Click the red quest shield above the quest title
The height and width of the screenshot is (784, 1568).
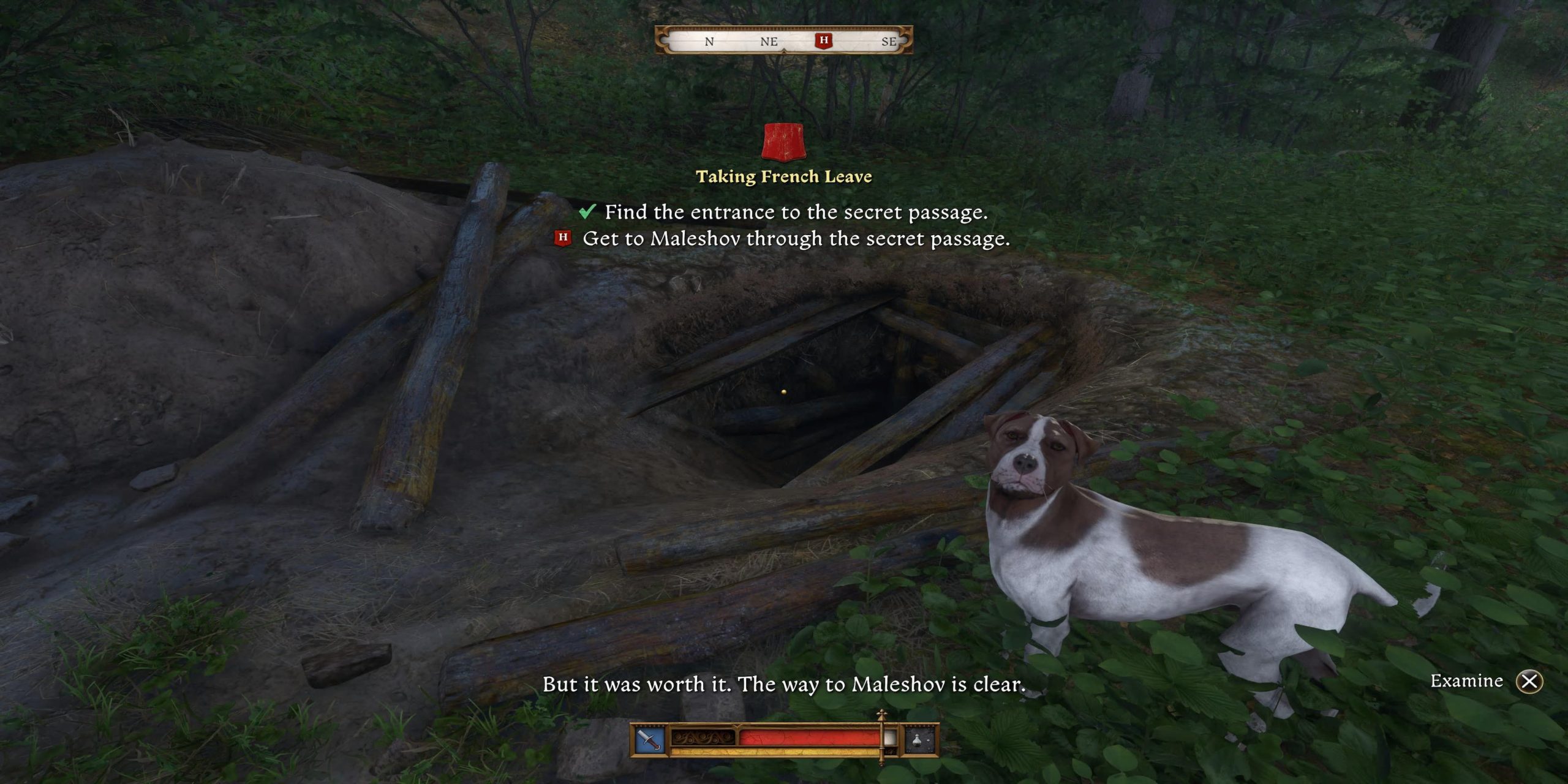pyautogui.click(x=783, y=141)
